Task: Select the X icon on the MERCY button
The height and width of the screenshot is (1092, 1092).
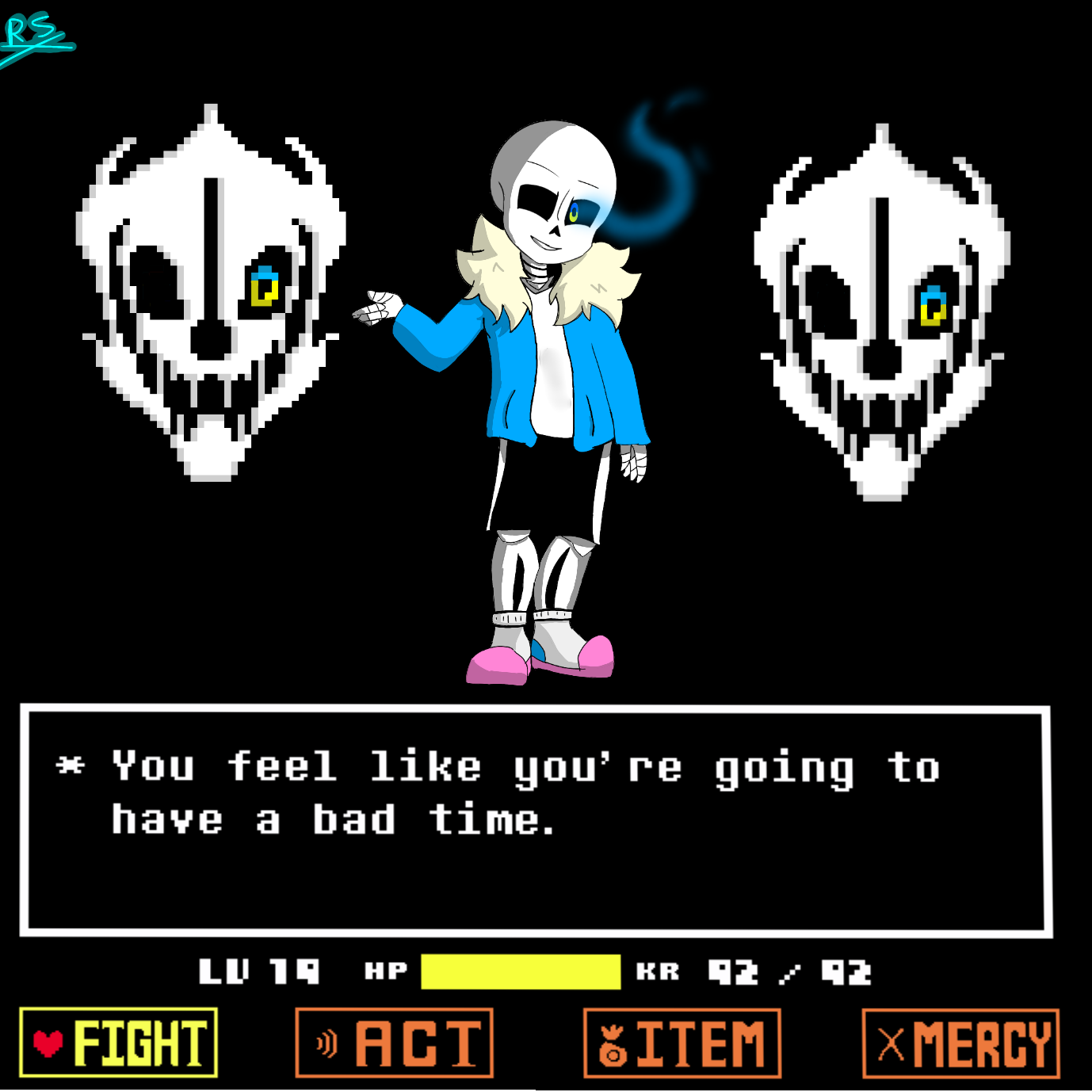Action: point(891,1043)
